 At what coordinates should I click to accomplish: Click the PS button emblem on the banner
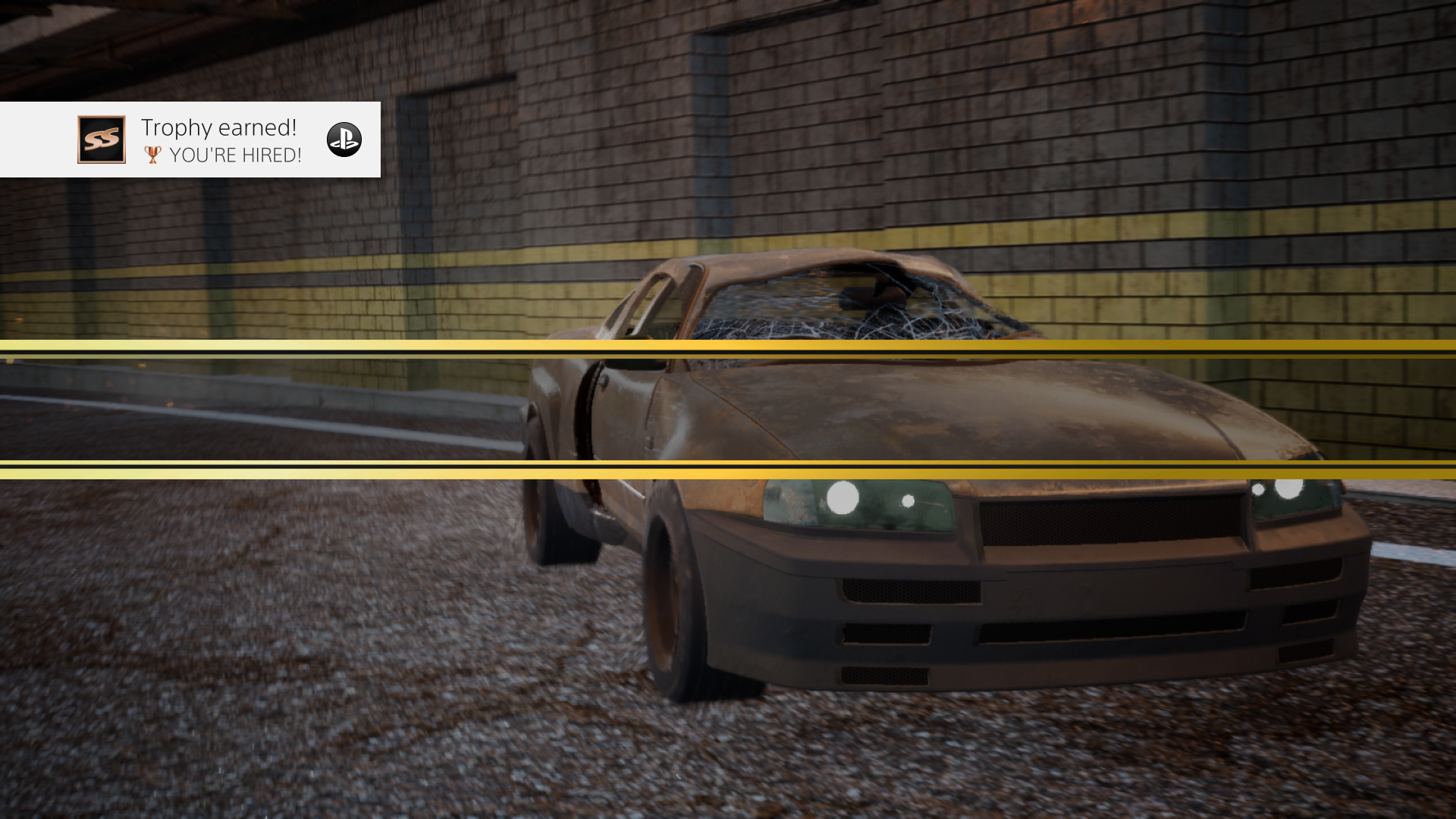(345, 140)
